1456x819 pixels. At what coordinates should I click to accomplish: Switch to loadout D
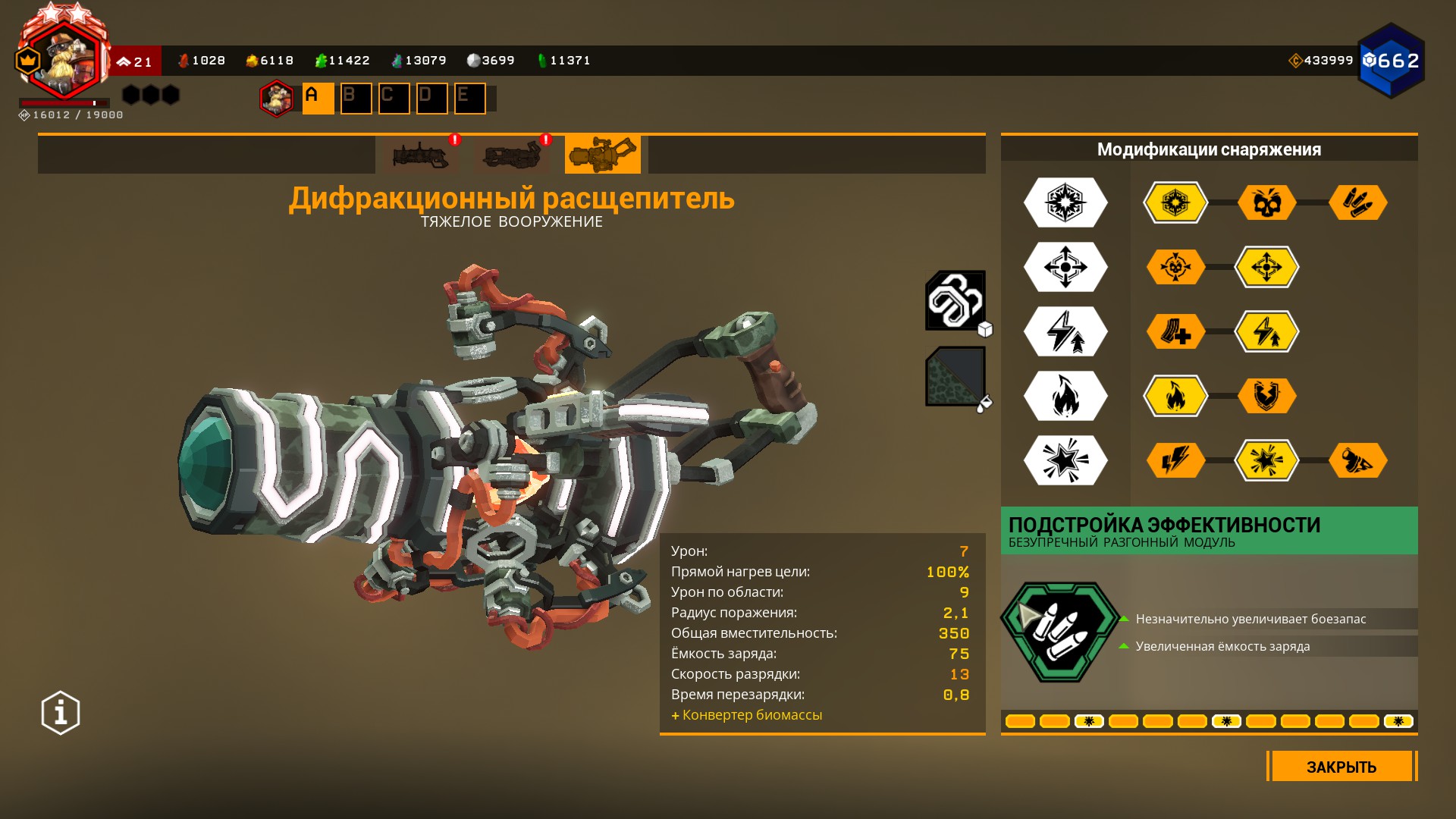pos(431,98)
